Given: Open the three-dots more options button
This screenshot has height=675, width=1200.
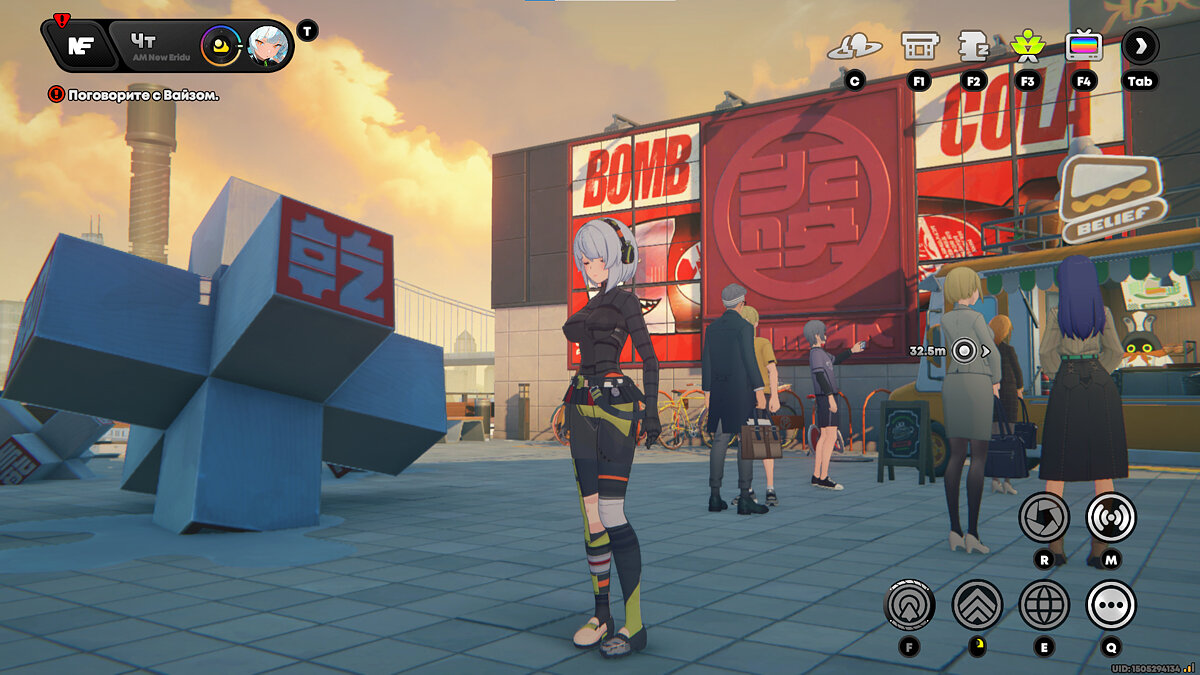Looking at the screenshot, I should pyautogui.click(x=1110, y=604).
